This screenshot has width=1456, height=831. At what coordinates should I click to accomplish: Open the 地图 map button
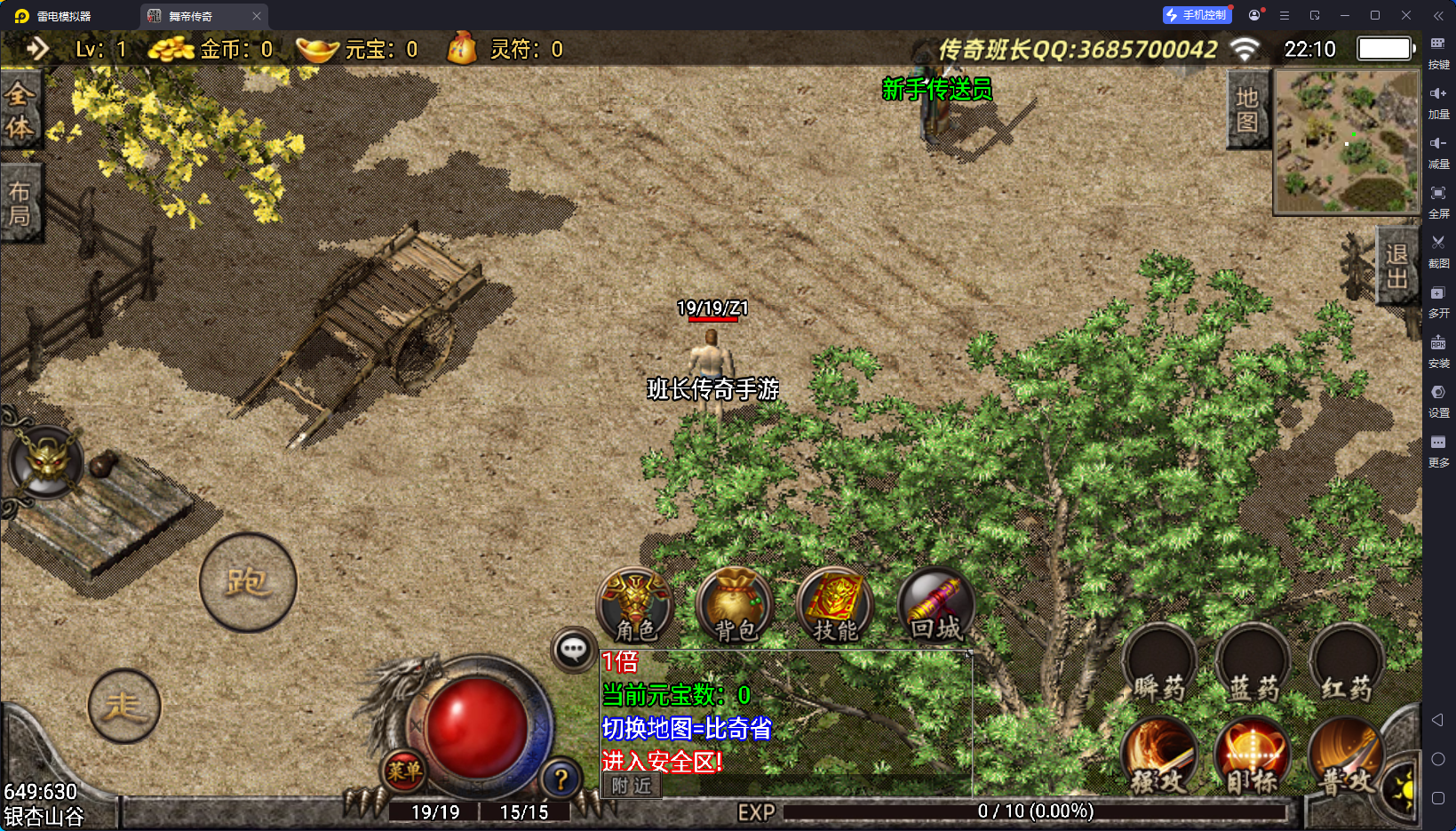click(1247, 109)
